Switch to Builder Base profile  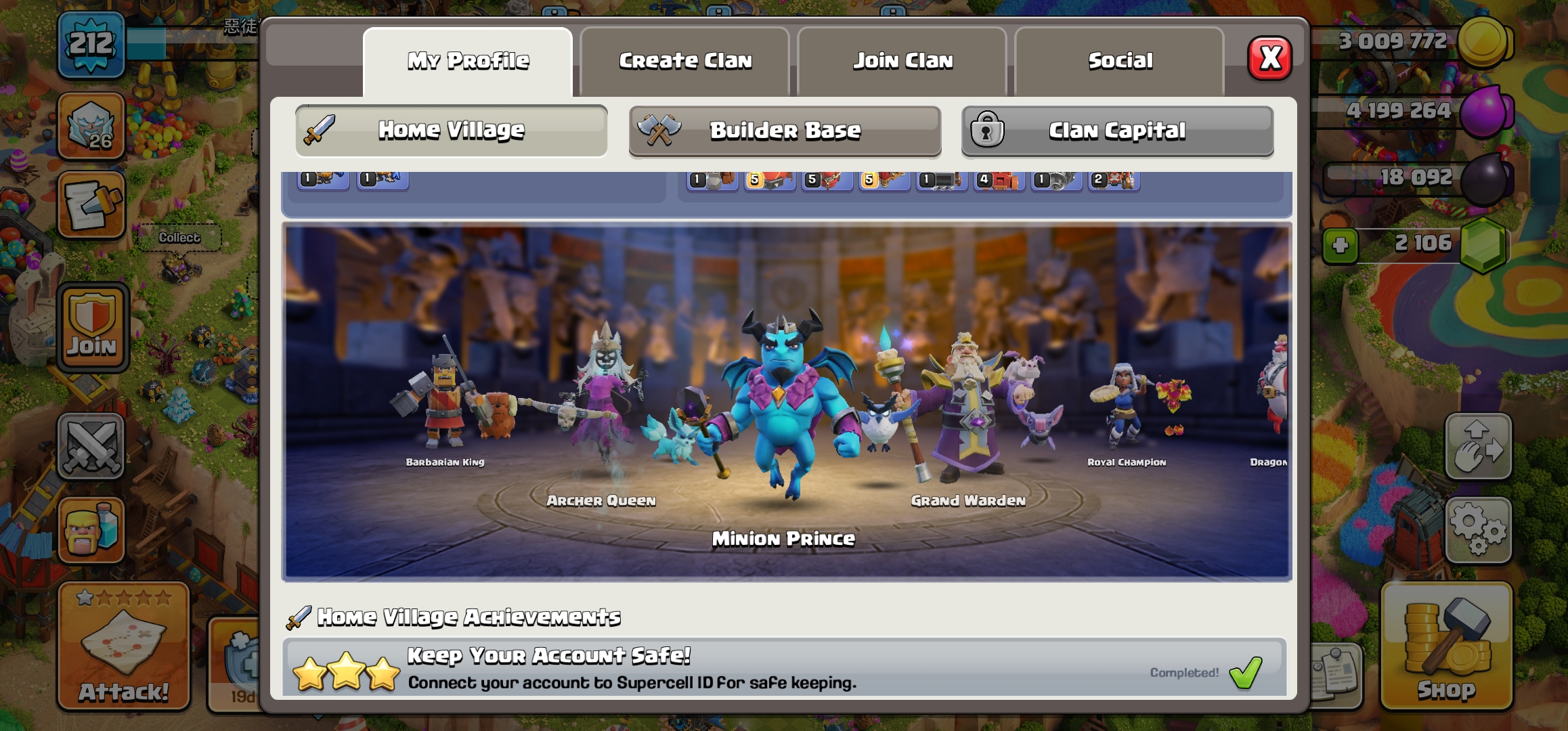(x=785, y=131)
